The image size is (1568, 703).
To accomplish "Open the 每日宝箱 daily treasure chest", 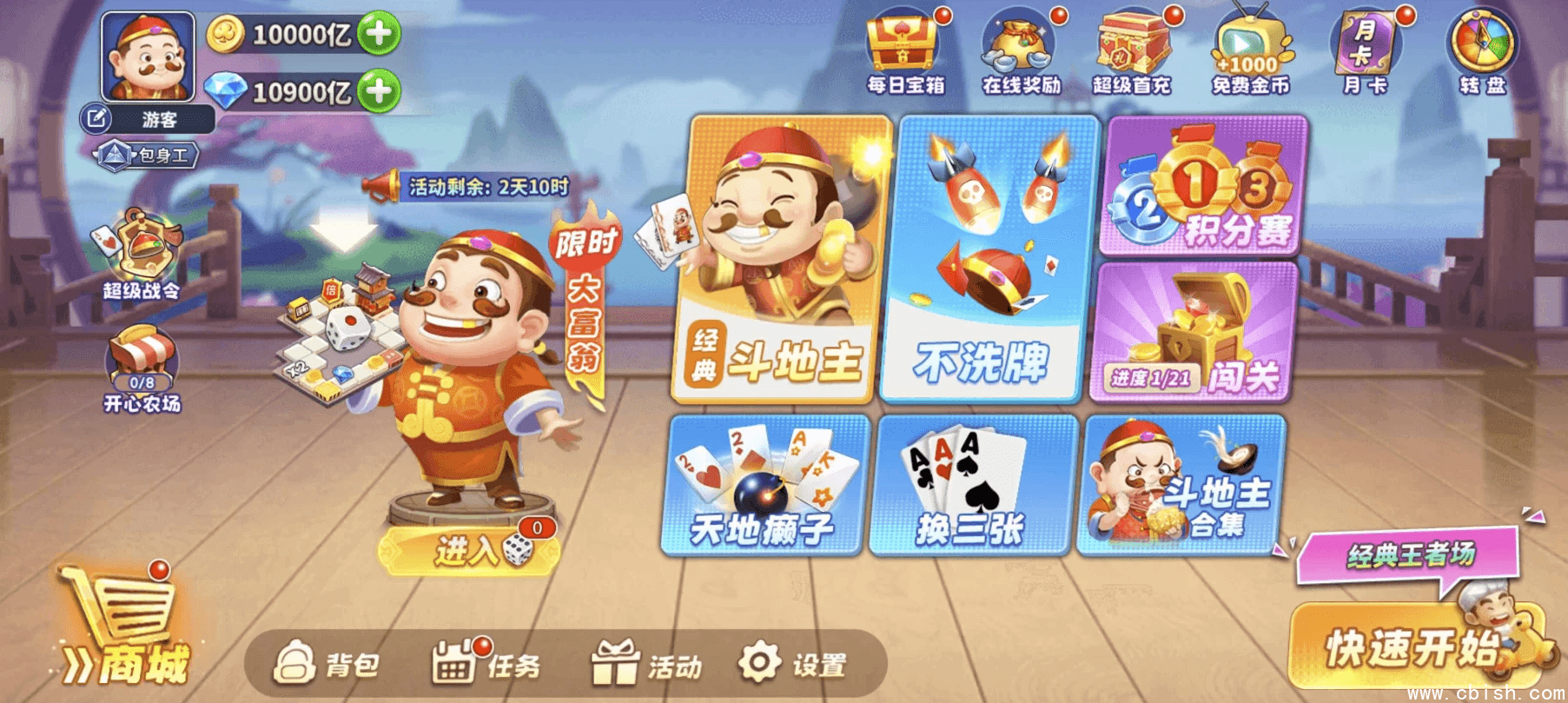I will tap(903, 43).
